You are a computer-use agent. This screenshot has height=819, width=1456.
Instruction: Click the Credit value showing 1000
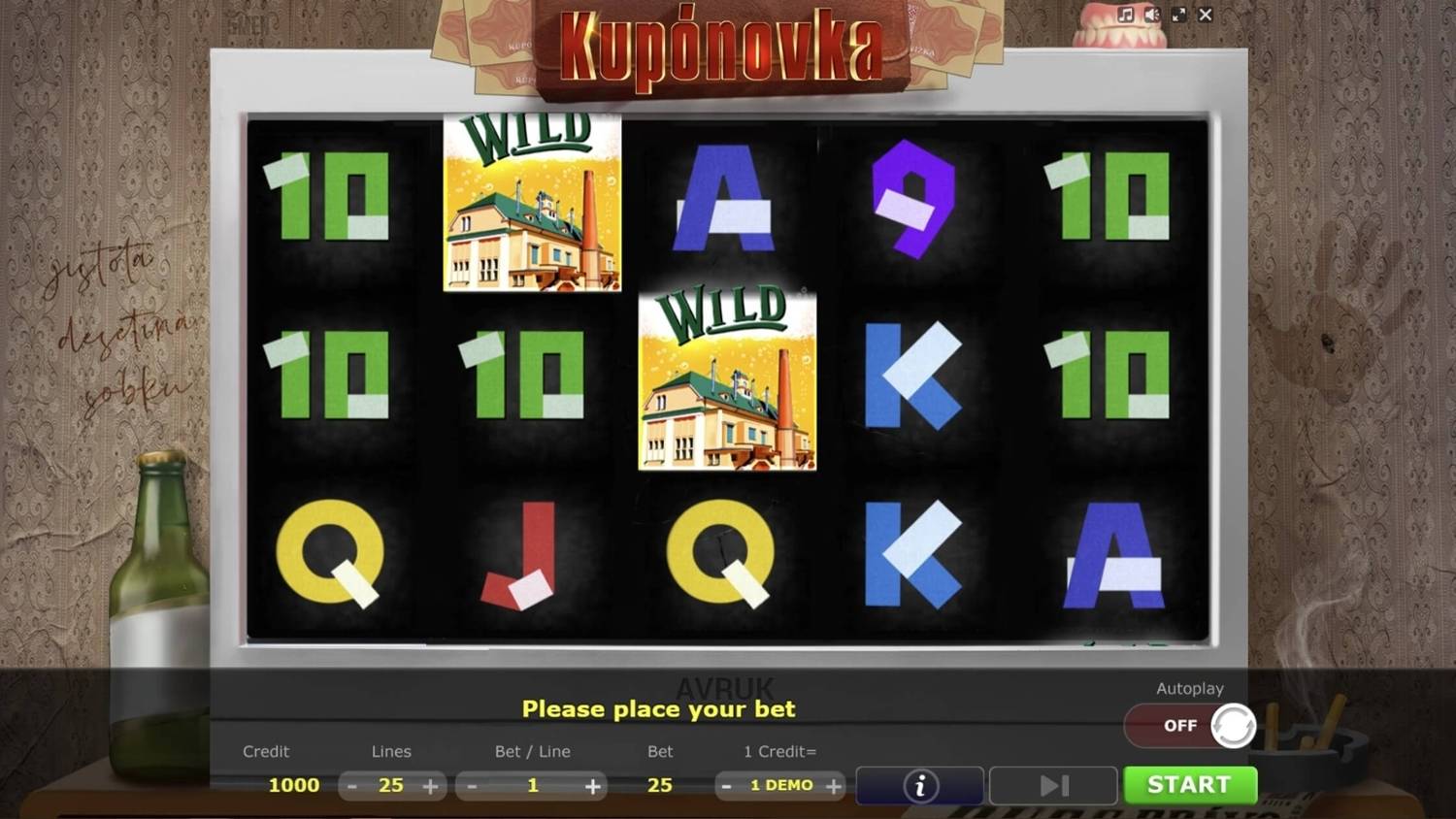click(x=292, y=786)
